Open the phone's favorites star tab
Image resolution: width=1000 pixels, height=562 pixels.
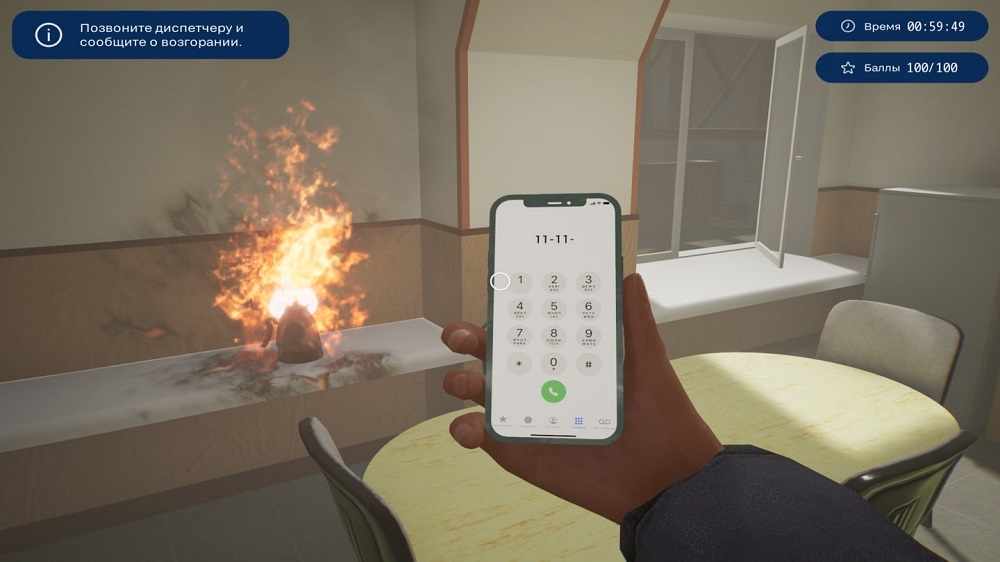pos(503,421)
